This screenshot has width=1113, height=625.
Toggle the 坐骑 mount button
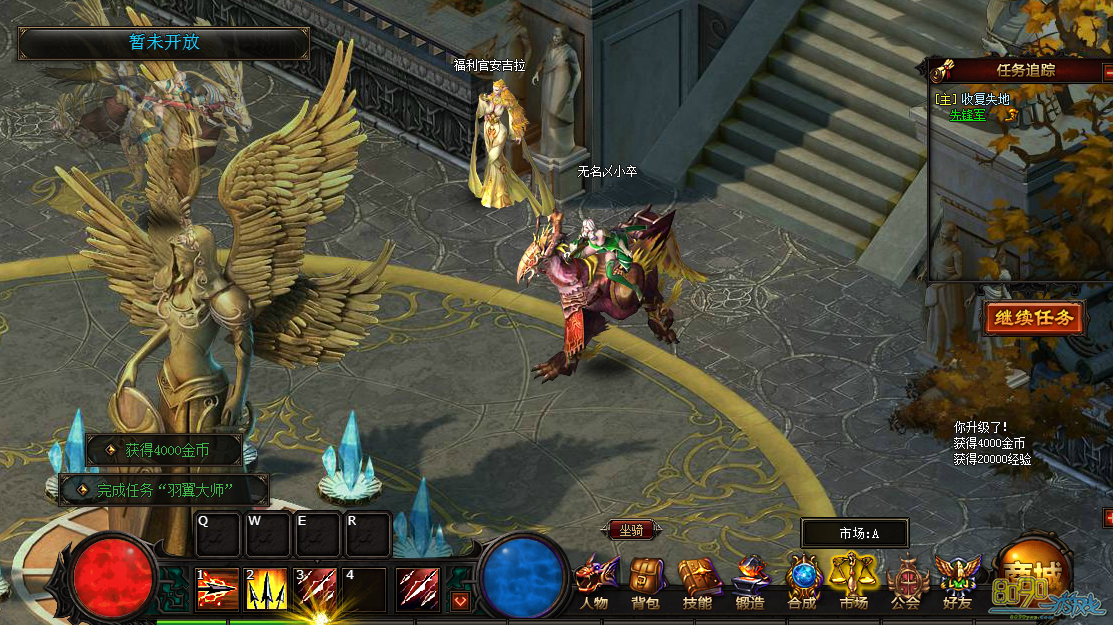[x=631, y=531]
